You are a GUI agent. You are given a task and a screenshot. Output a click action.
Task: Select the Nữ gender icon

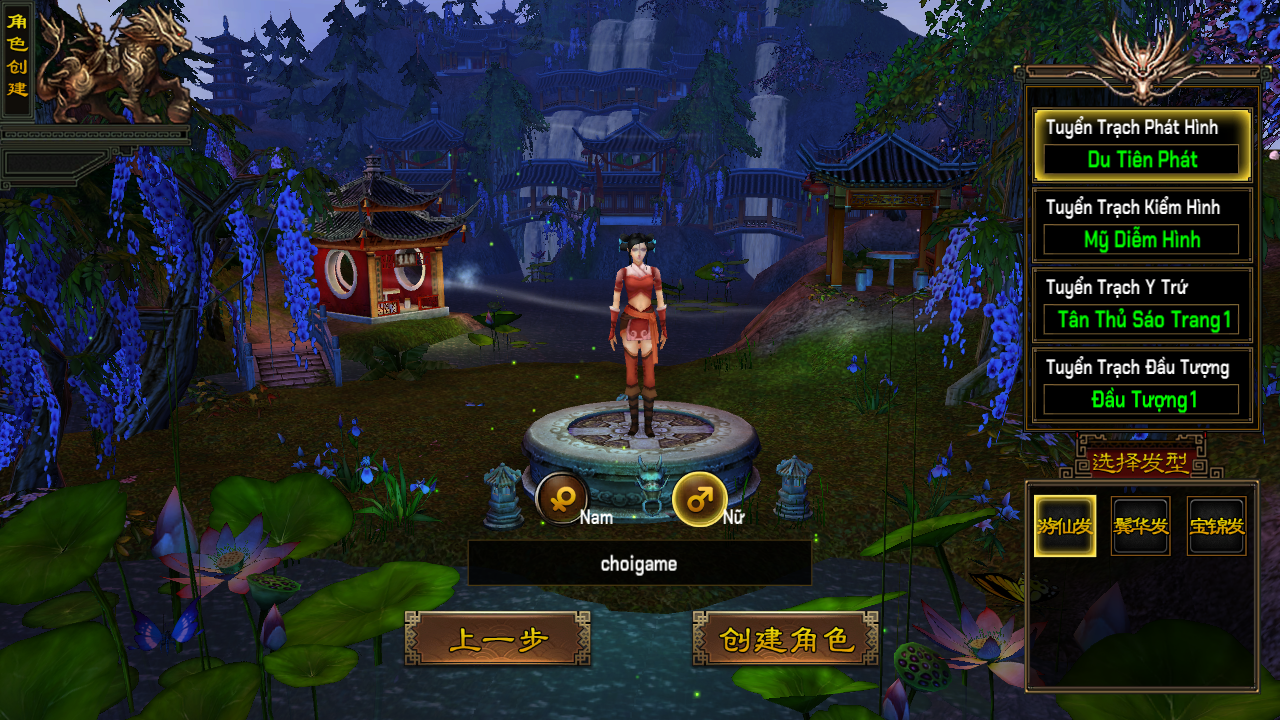pyautogui.click(x=699, y=498)
